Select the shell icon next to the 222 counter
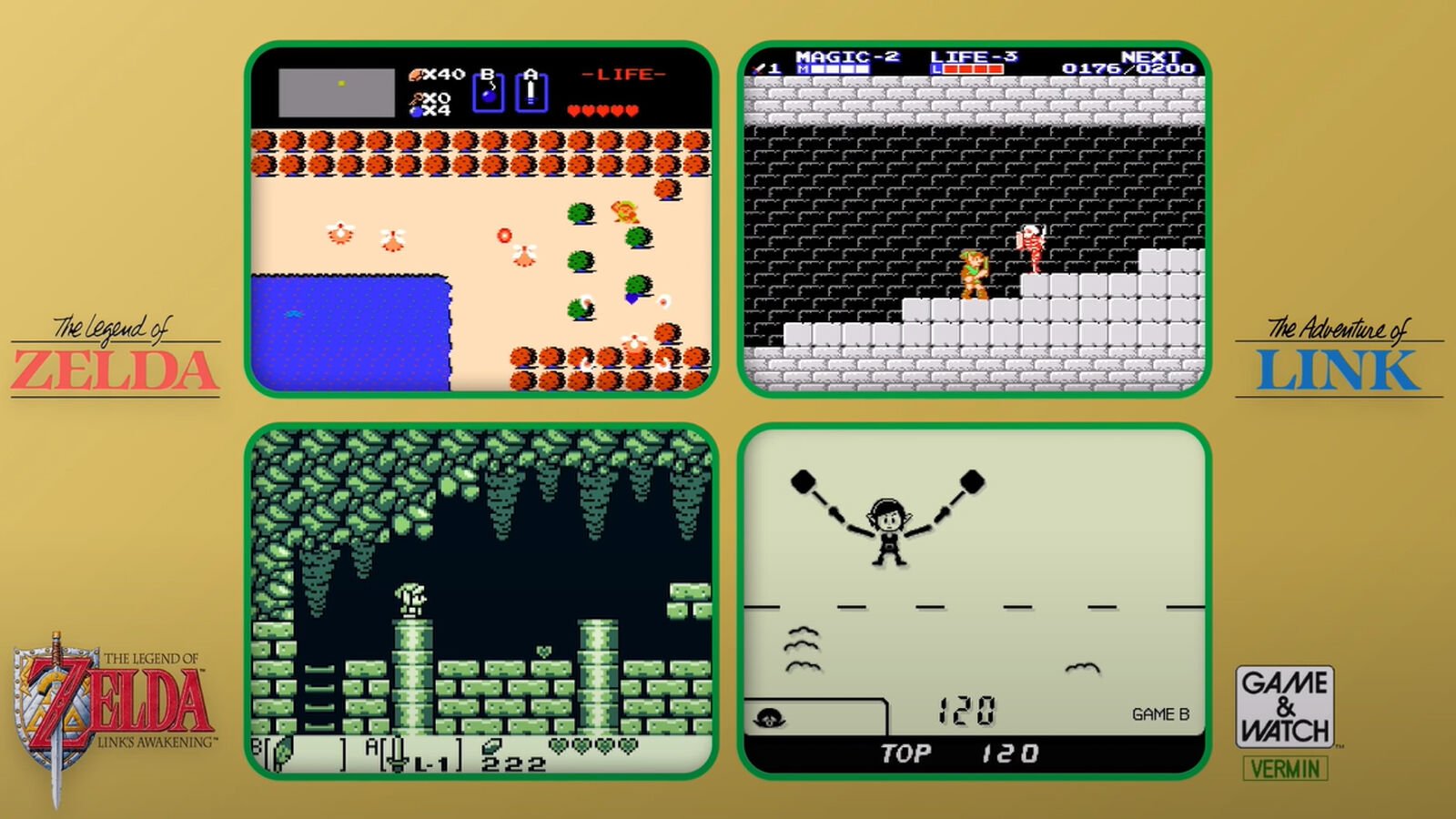The height and width of the screenshot is (819, 1456). pyautogui.click(x=493, y=746)
